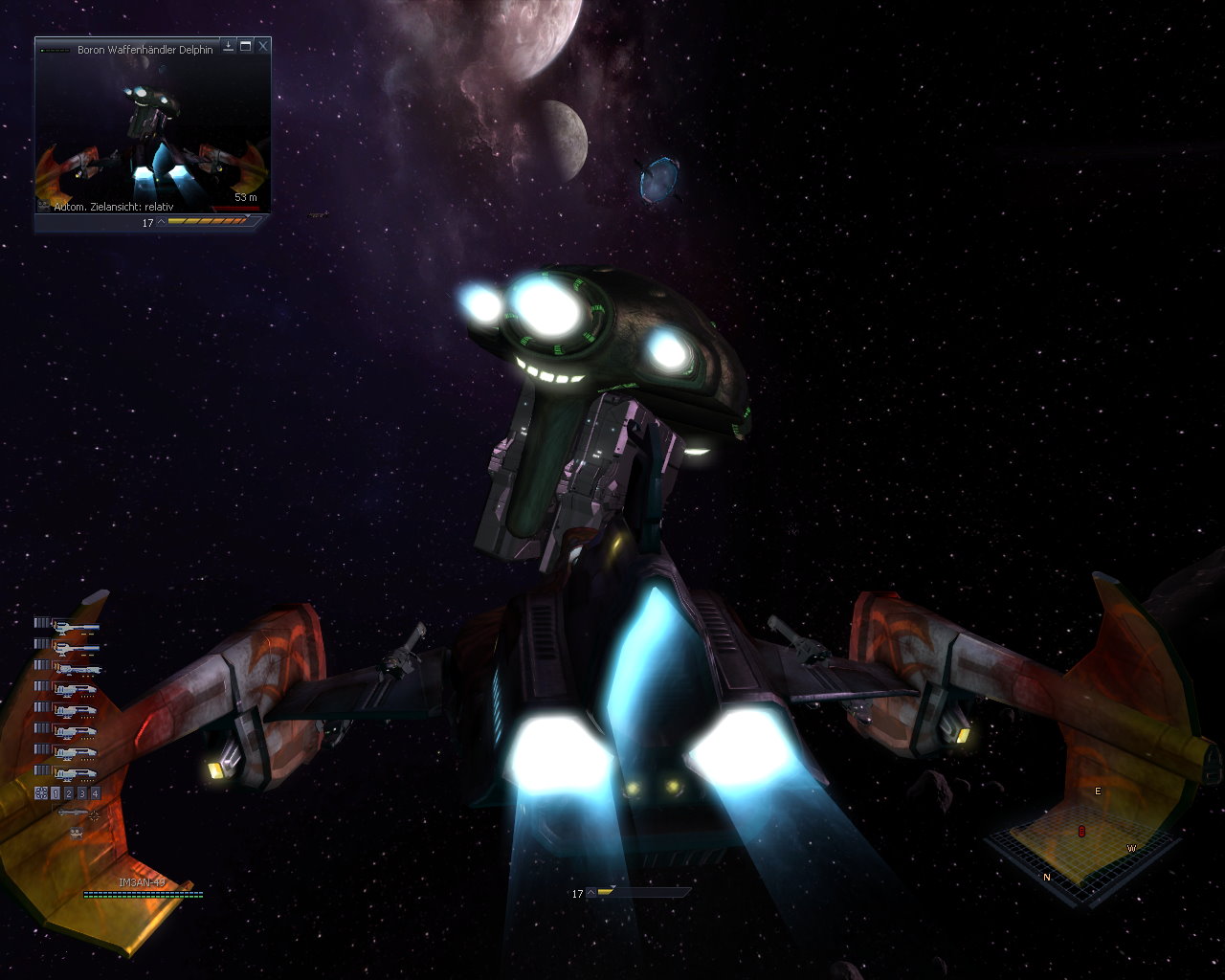Click the up-arrow beside the target speed bar
Screen dimensions: 1225x980
(161, 222)
